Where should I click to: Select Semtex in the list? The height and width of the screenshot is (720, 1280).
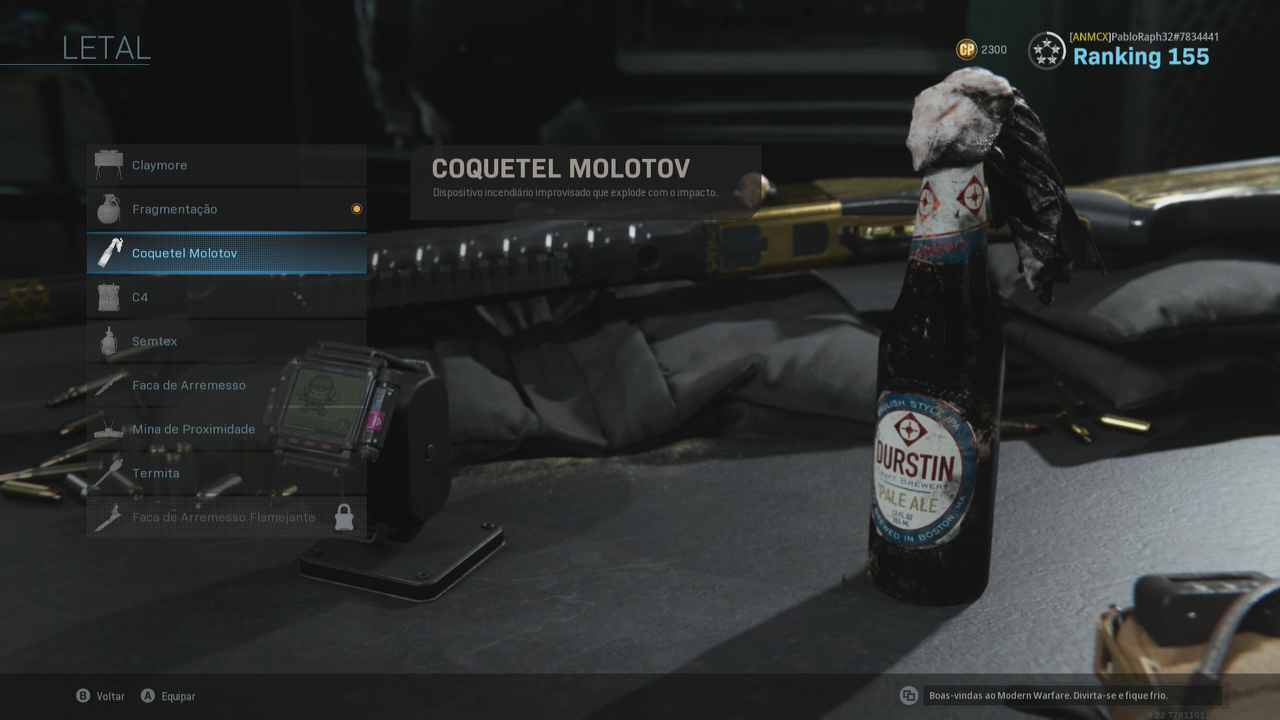(226, 341)
